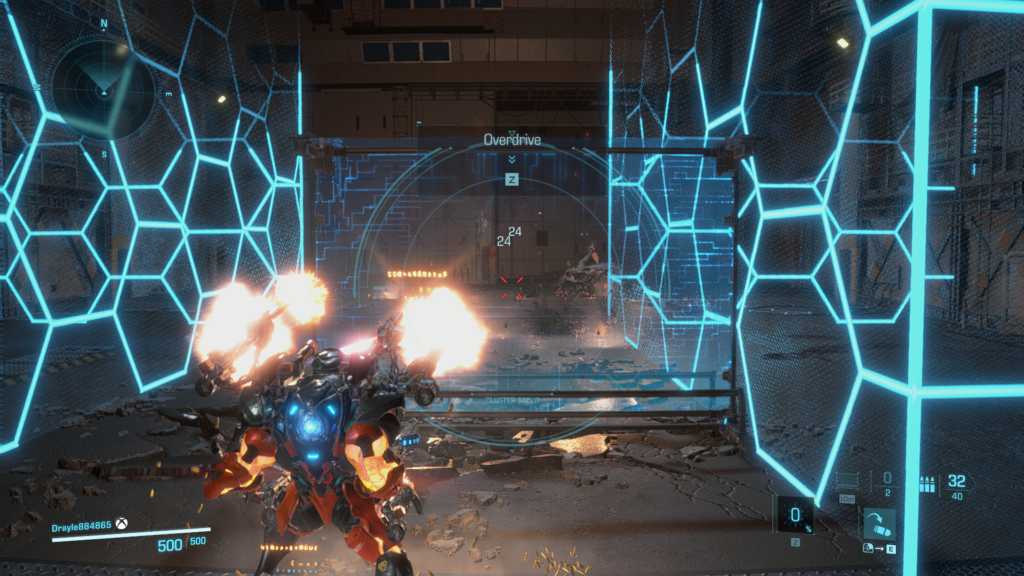Activate the Overdrive gauge icon showing 0%
The width and height of the screenshot is (1024, 576).
pyautogui.click(x=794, y=515)
